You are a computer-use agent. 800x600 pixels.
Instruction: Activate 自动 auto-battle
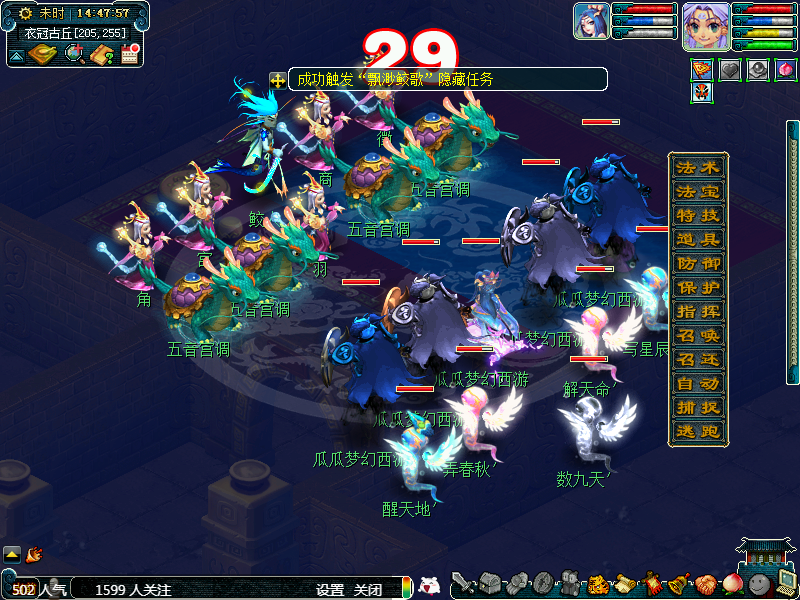(x=698, y=383)
